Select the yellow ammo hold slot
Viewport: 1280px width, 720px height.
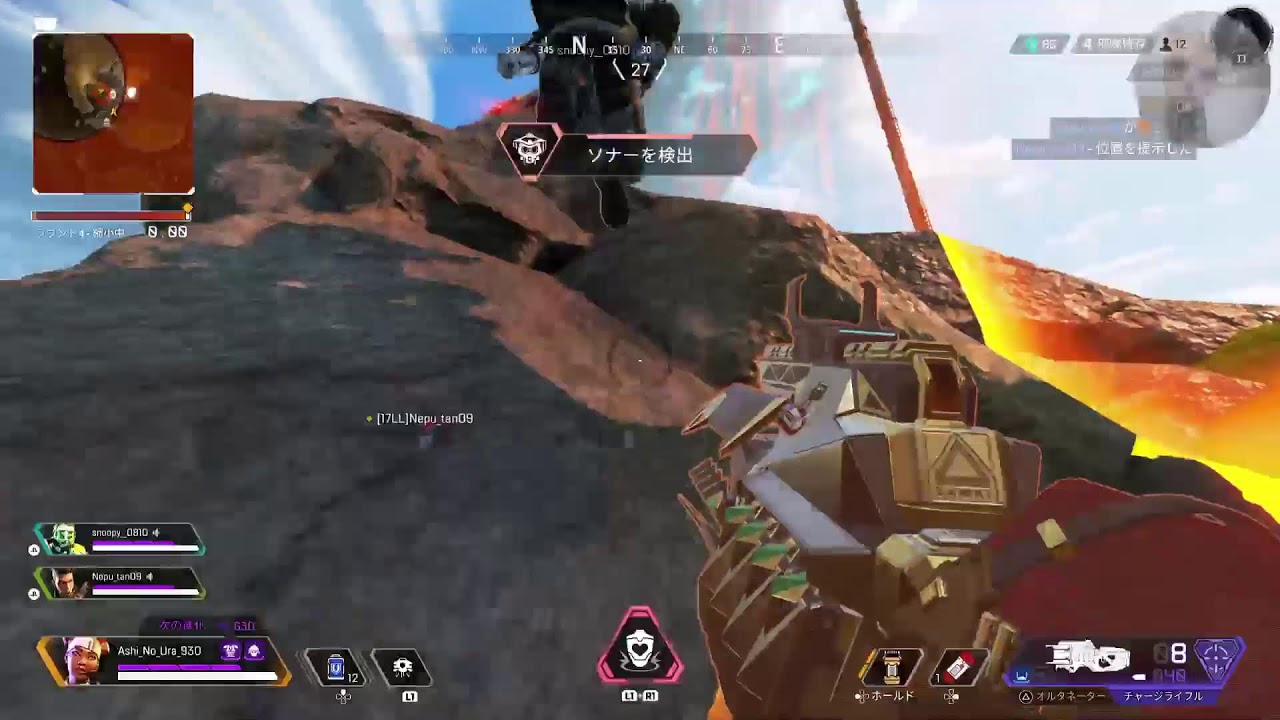(891, 667)
